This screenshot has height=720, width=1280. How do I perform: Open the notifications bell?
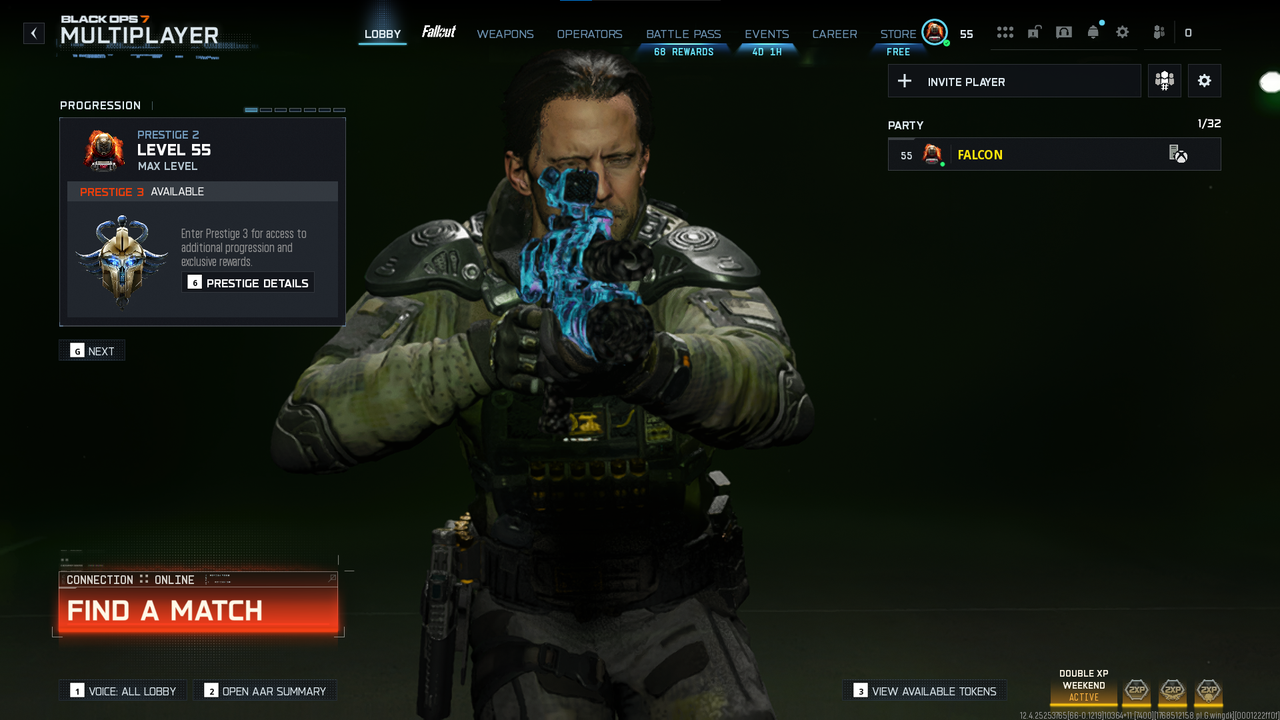(1093, 33)
